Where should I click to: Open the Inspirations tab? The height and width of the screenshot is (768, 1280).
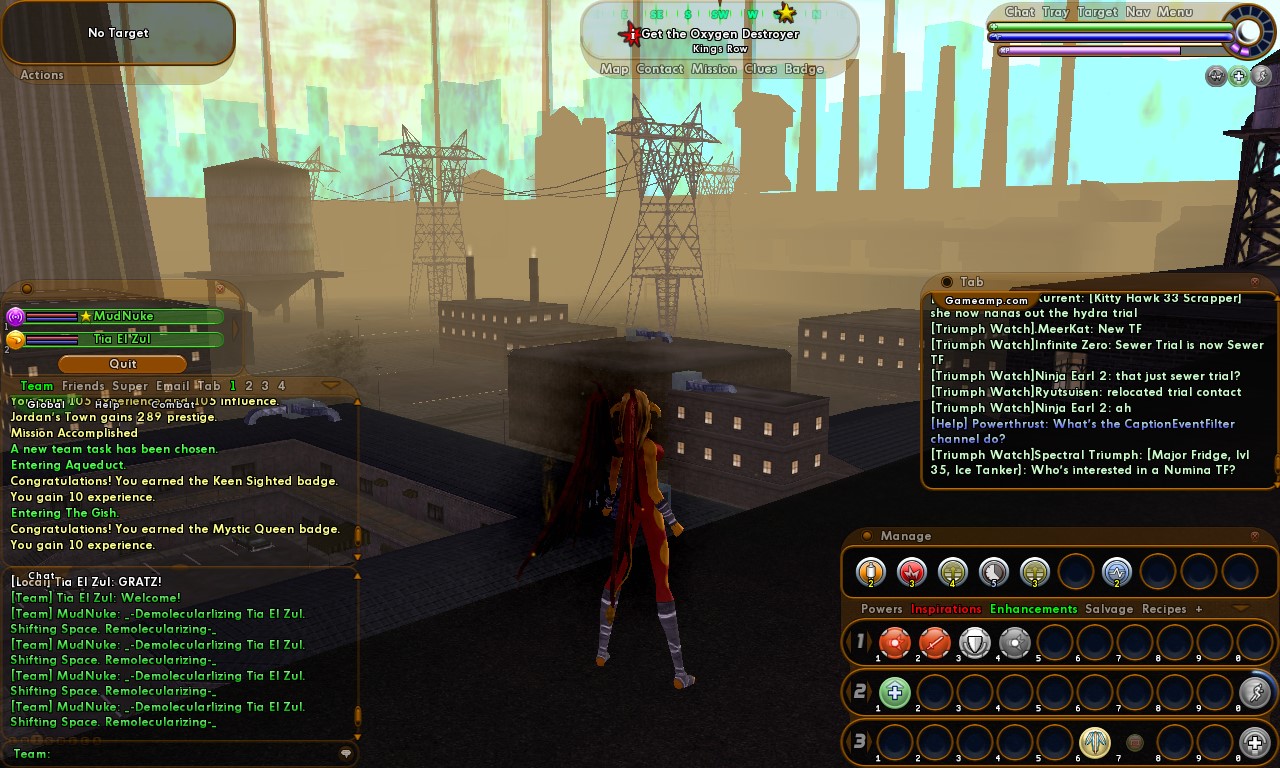coord(946,609)
